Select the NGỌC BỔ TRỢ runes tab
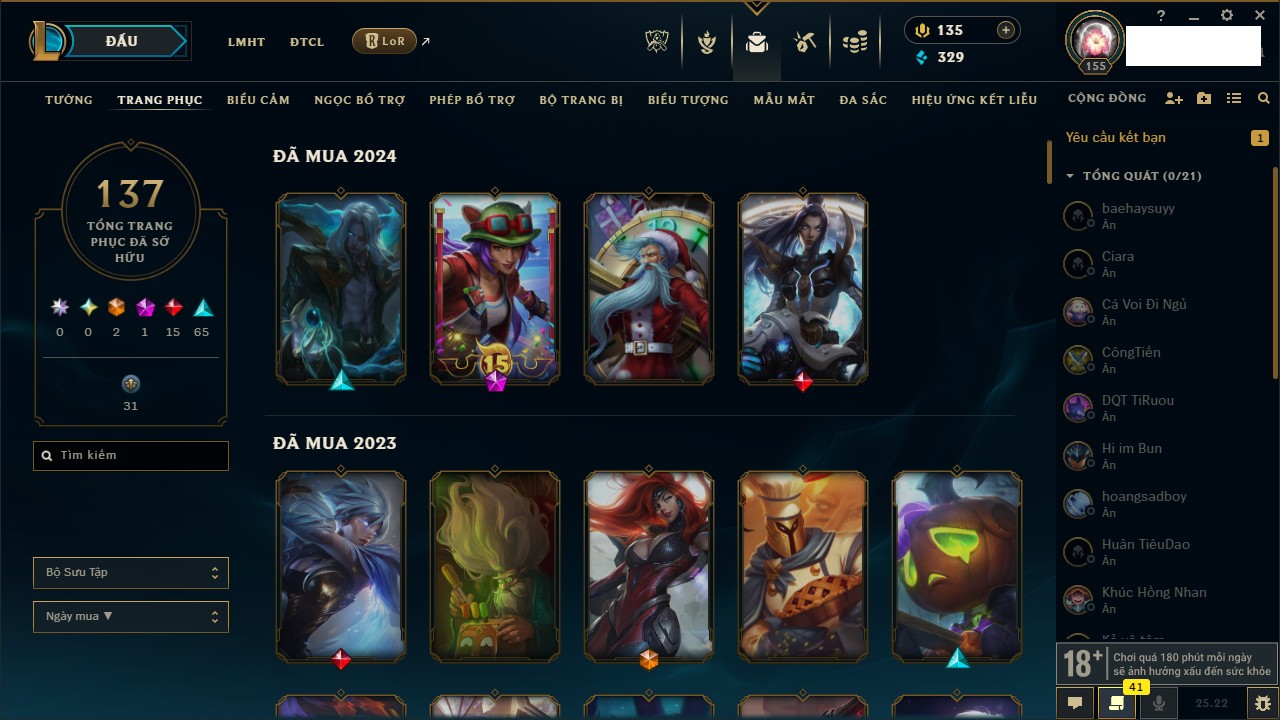This screenshot has height=720, width=1280. click(359, 100)
